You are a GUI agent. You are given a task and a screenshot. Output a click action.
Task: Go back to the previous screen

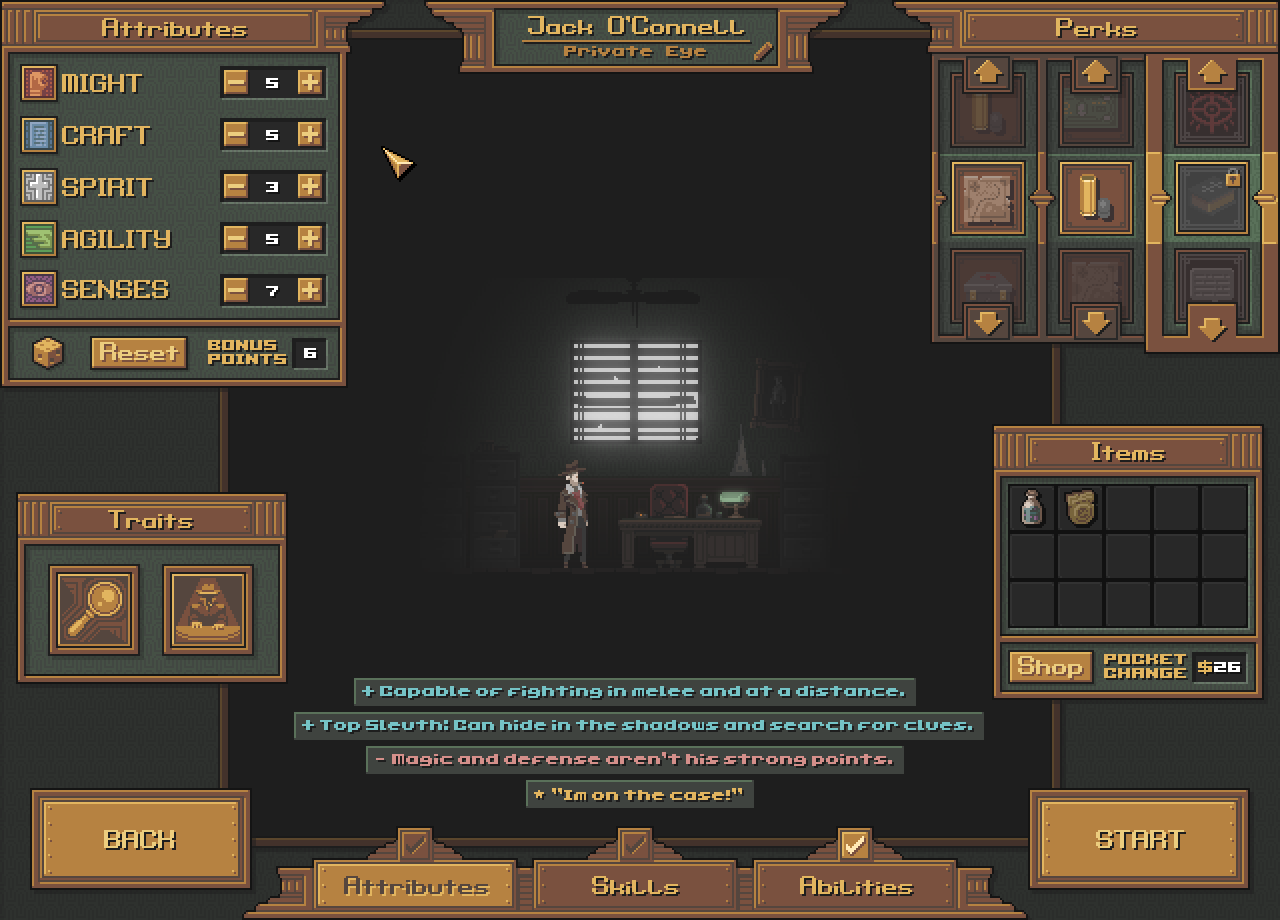tap(140, 839)
